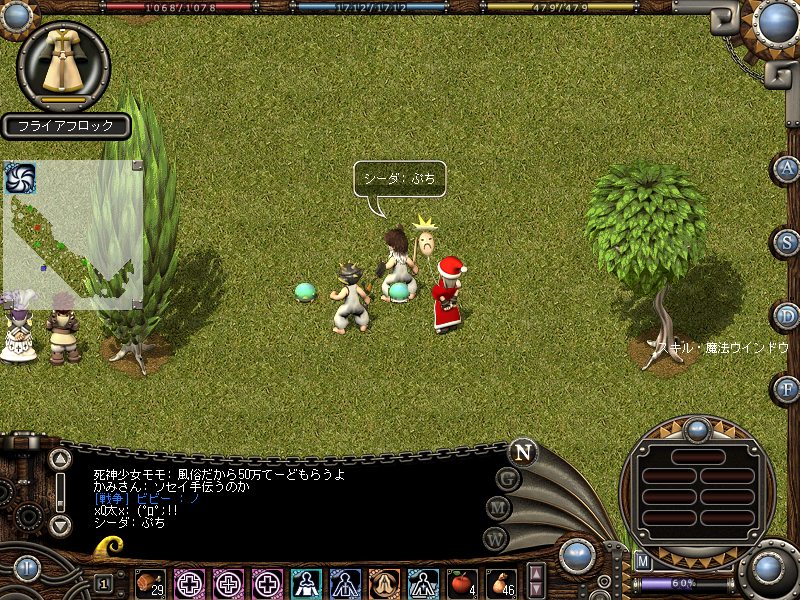Use the pouch item with 46 count
Viewport: 800px width, 600px height.
tap(501, 583)
